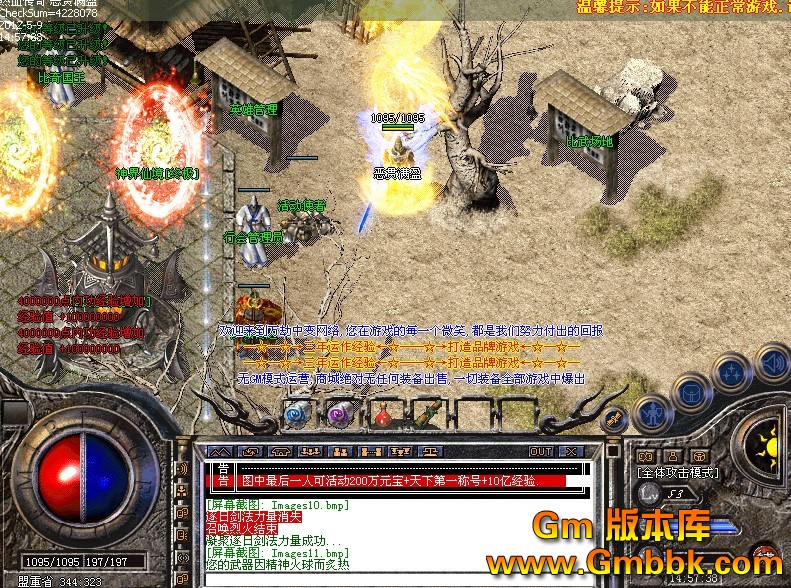The image size is (791, 588).
Task: Click the OUT button above the chat
Action: click(541, 452)
